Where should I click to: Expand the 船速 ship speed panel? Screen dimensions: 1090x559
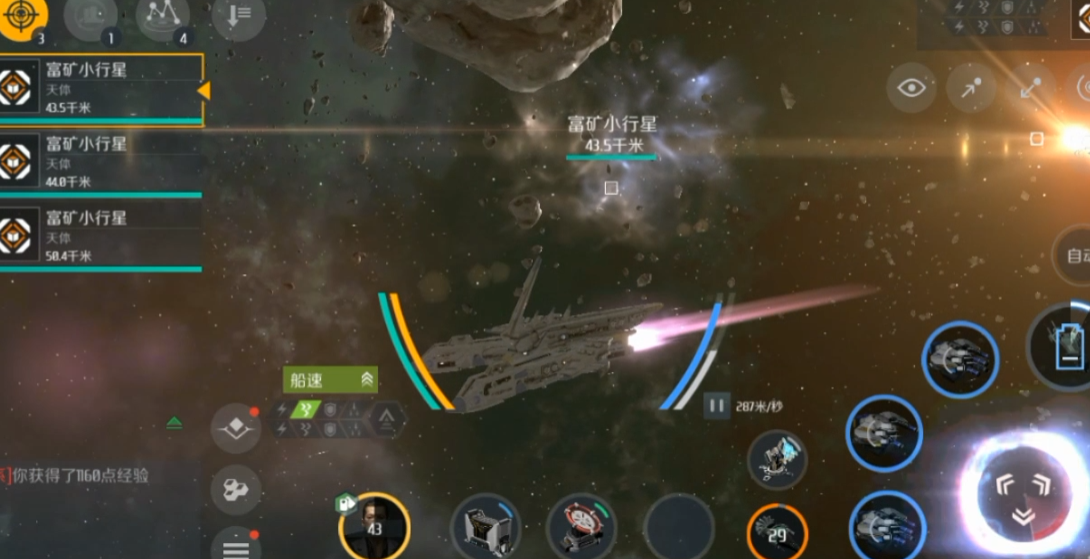tap(331, 379)
